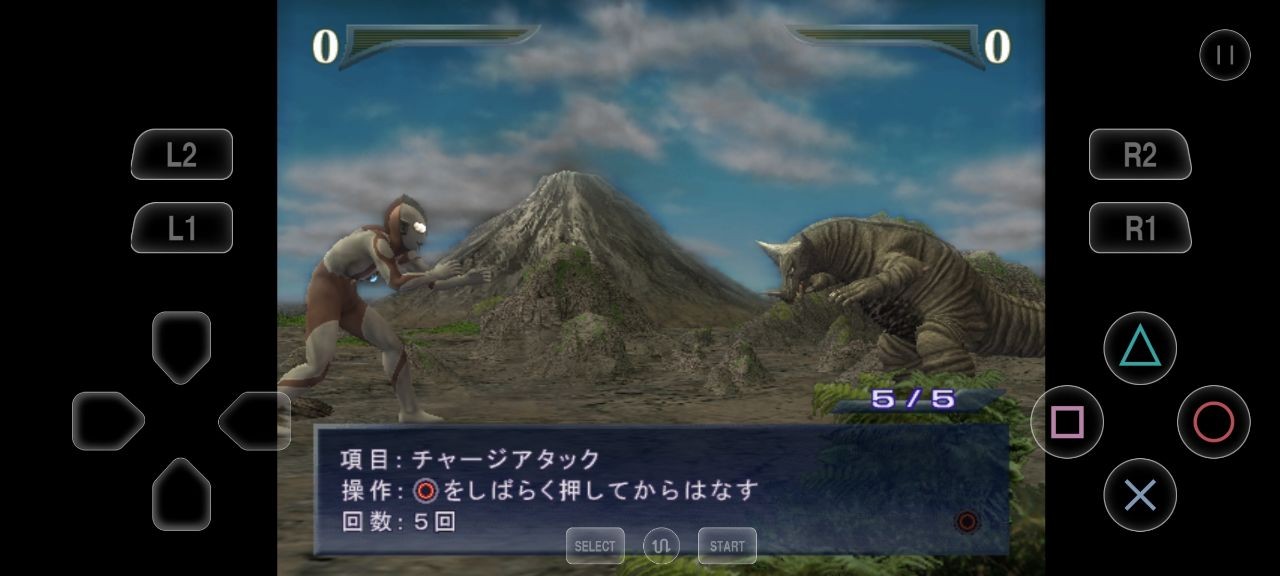
Task: Tap the pink square button
Action: tap(1067, 422)
